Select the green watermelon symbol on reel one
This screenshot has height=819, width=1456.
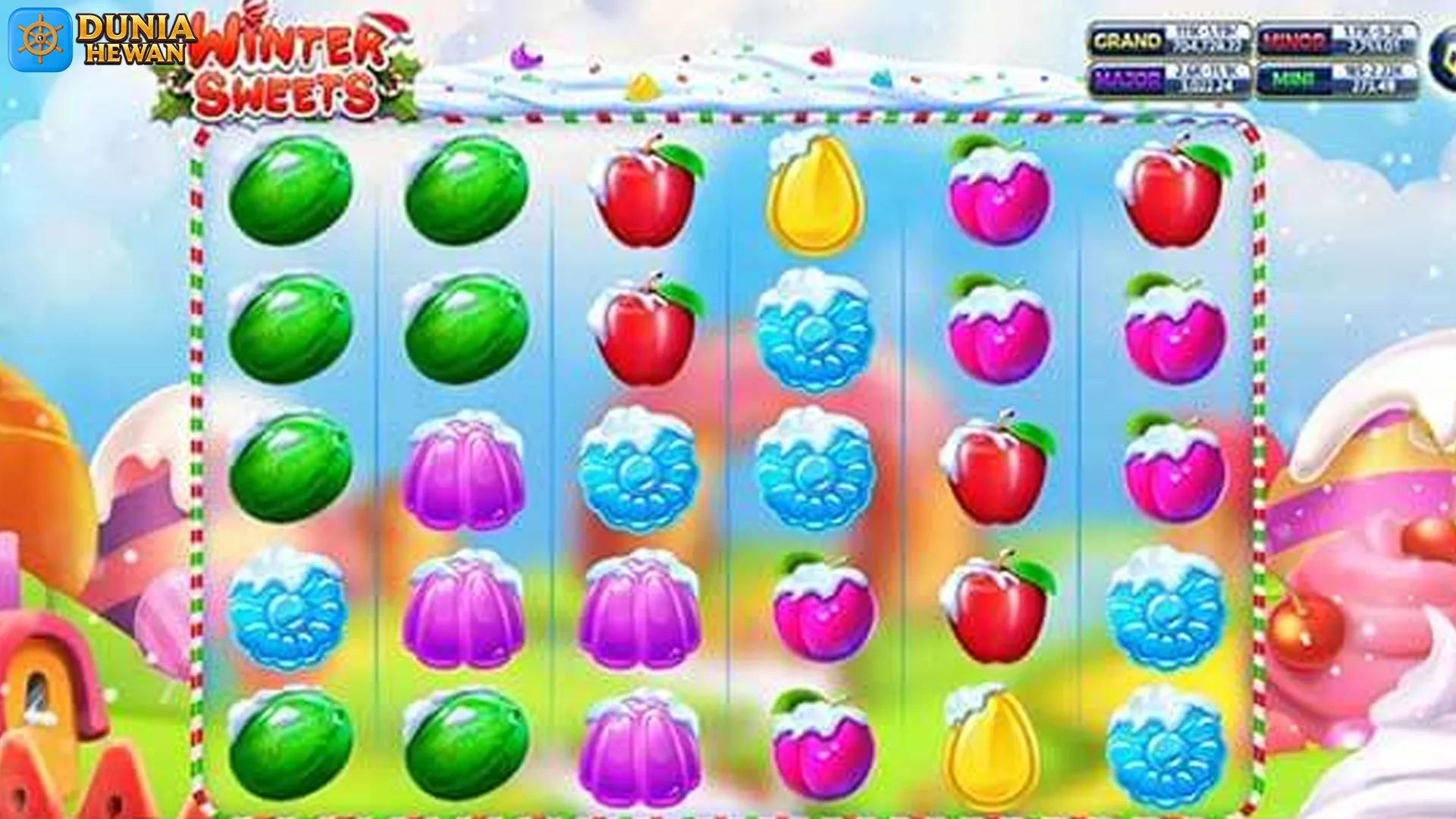[290, 193]
